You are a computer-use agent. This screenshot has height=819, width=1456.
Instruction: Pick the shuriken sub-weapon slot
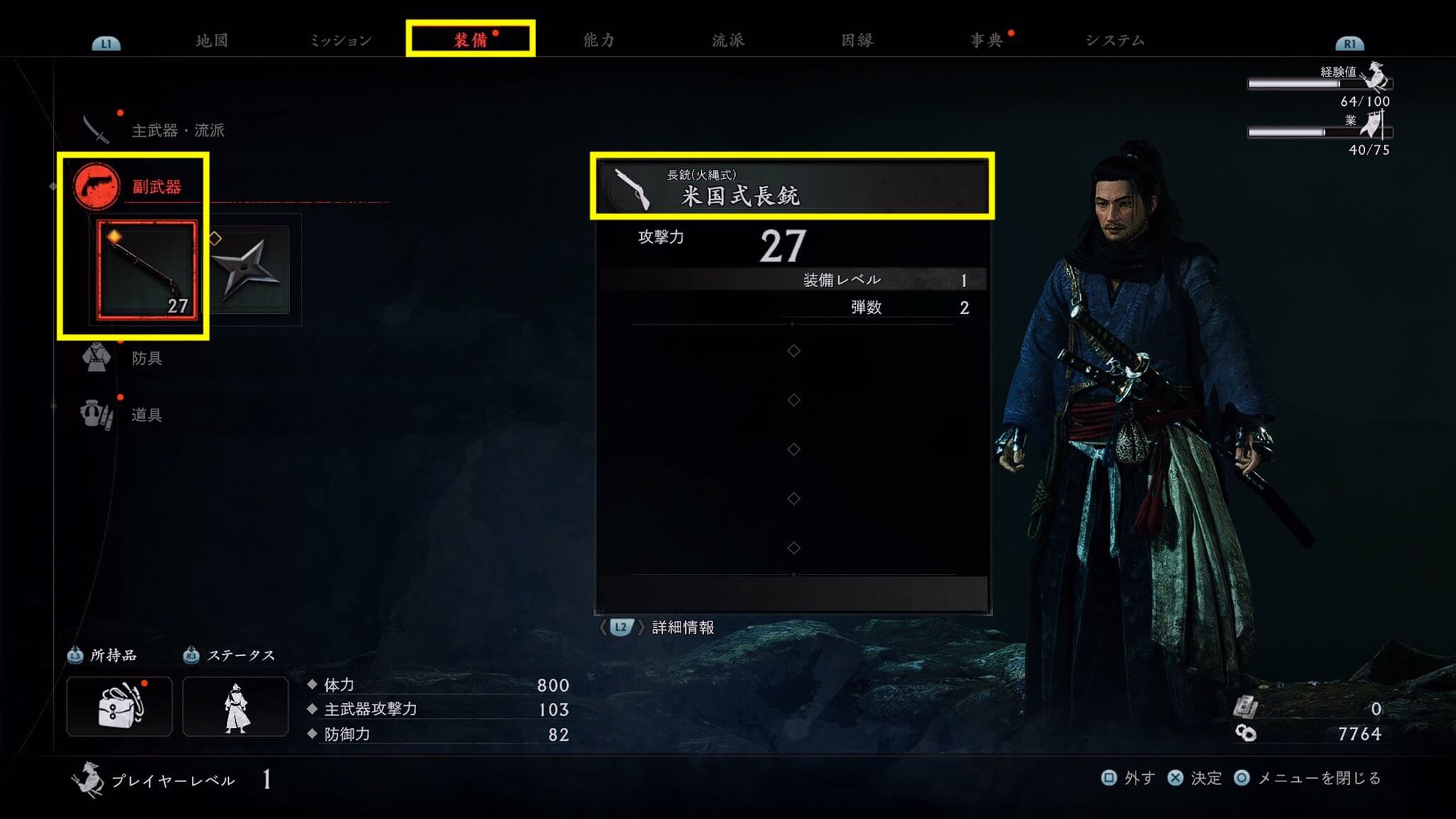(x=249, y=270)
